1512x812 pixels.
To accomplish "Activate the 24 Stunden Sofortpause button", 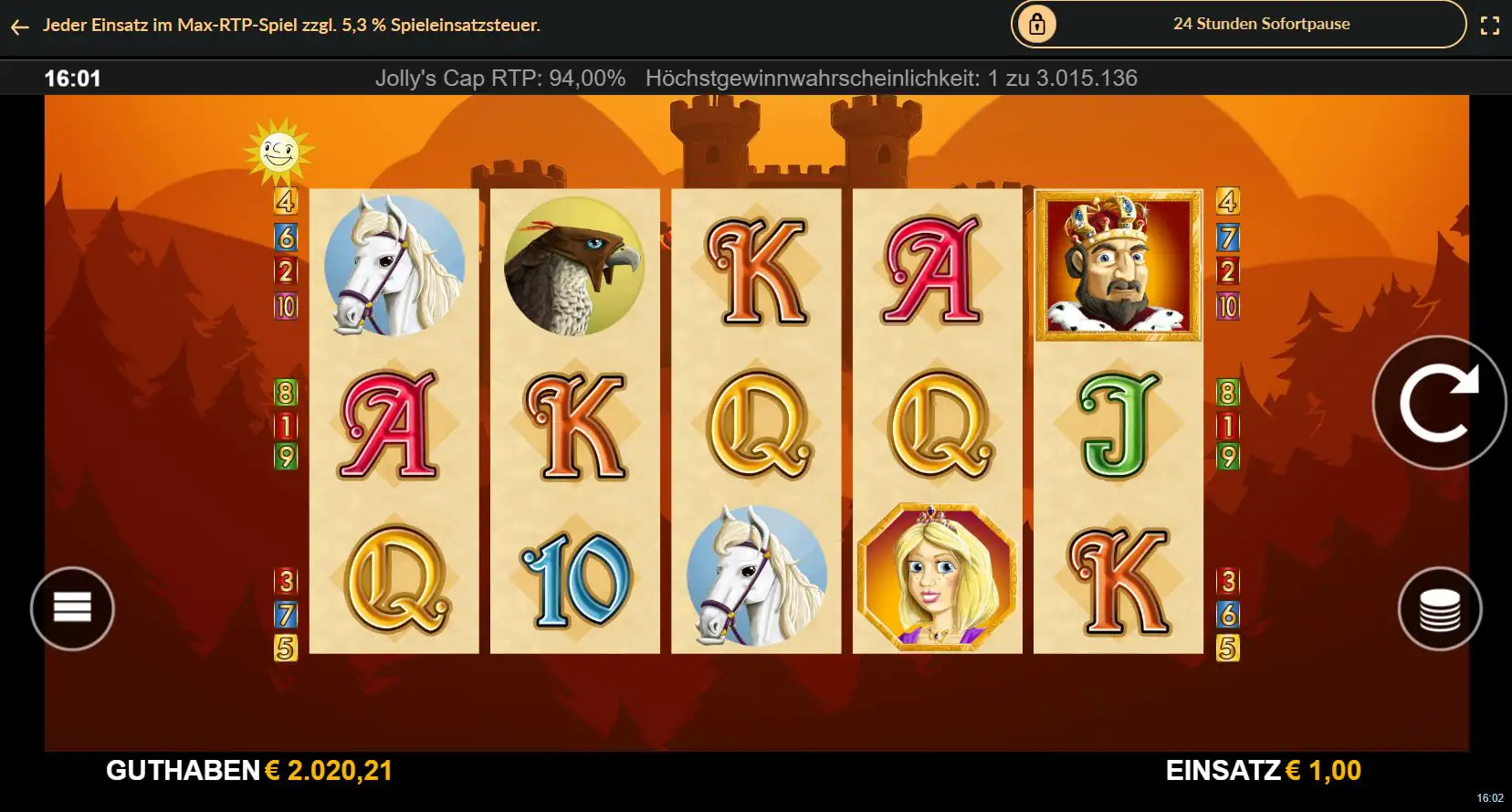I will 1238,25.
